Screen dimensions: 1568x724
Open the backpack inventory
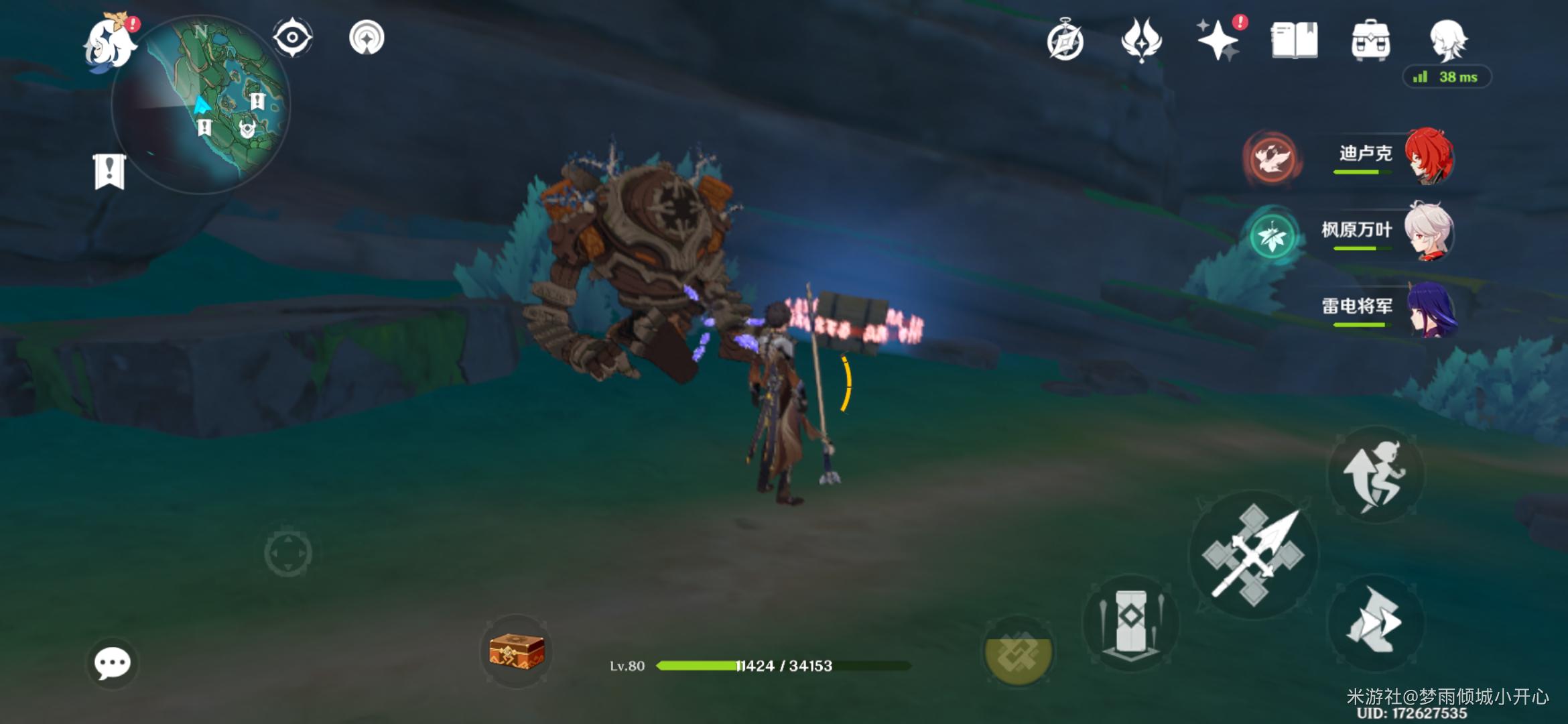1370,40
